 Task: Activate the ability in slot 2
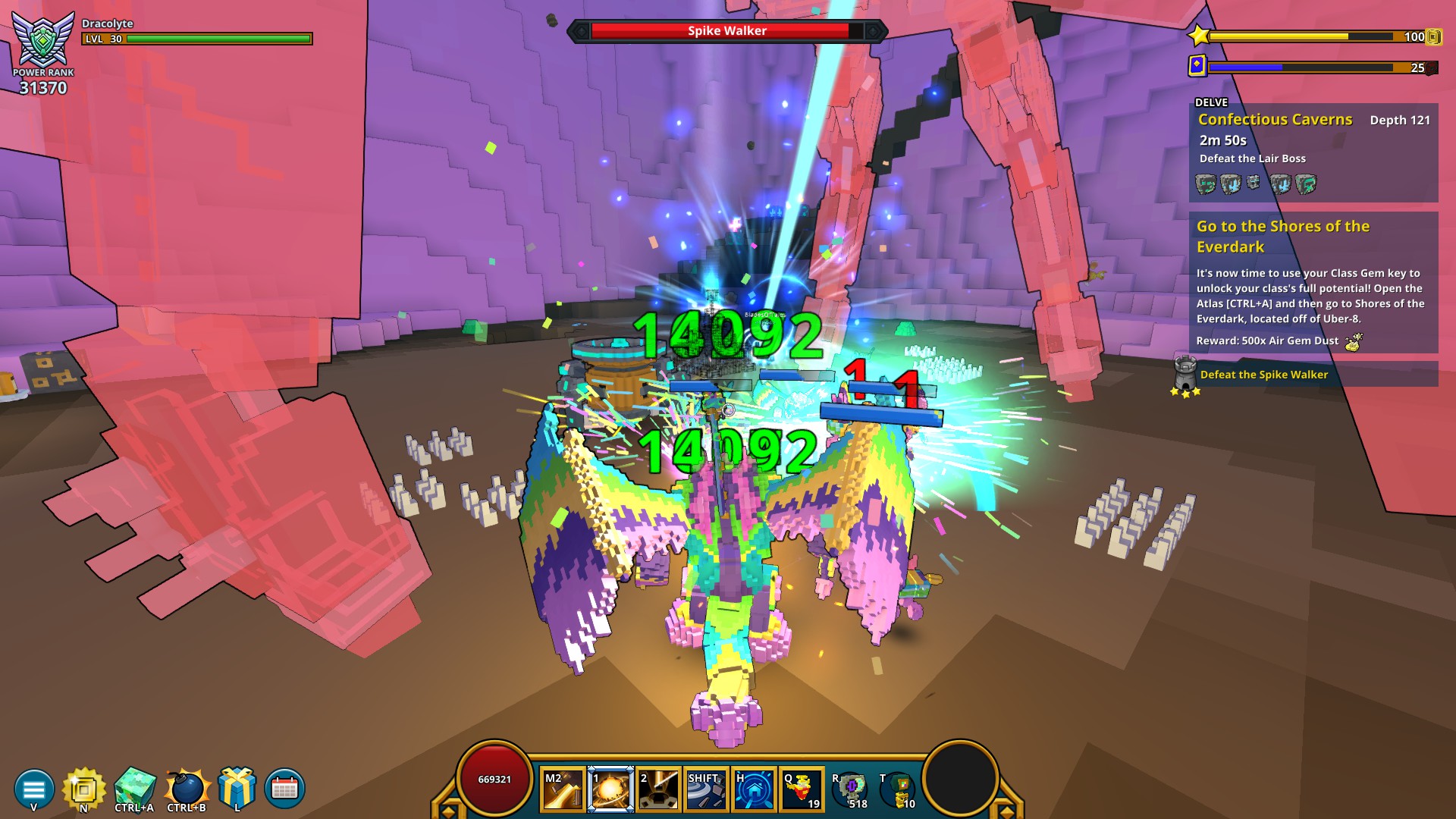657,790
